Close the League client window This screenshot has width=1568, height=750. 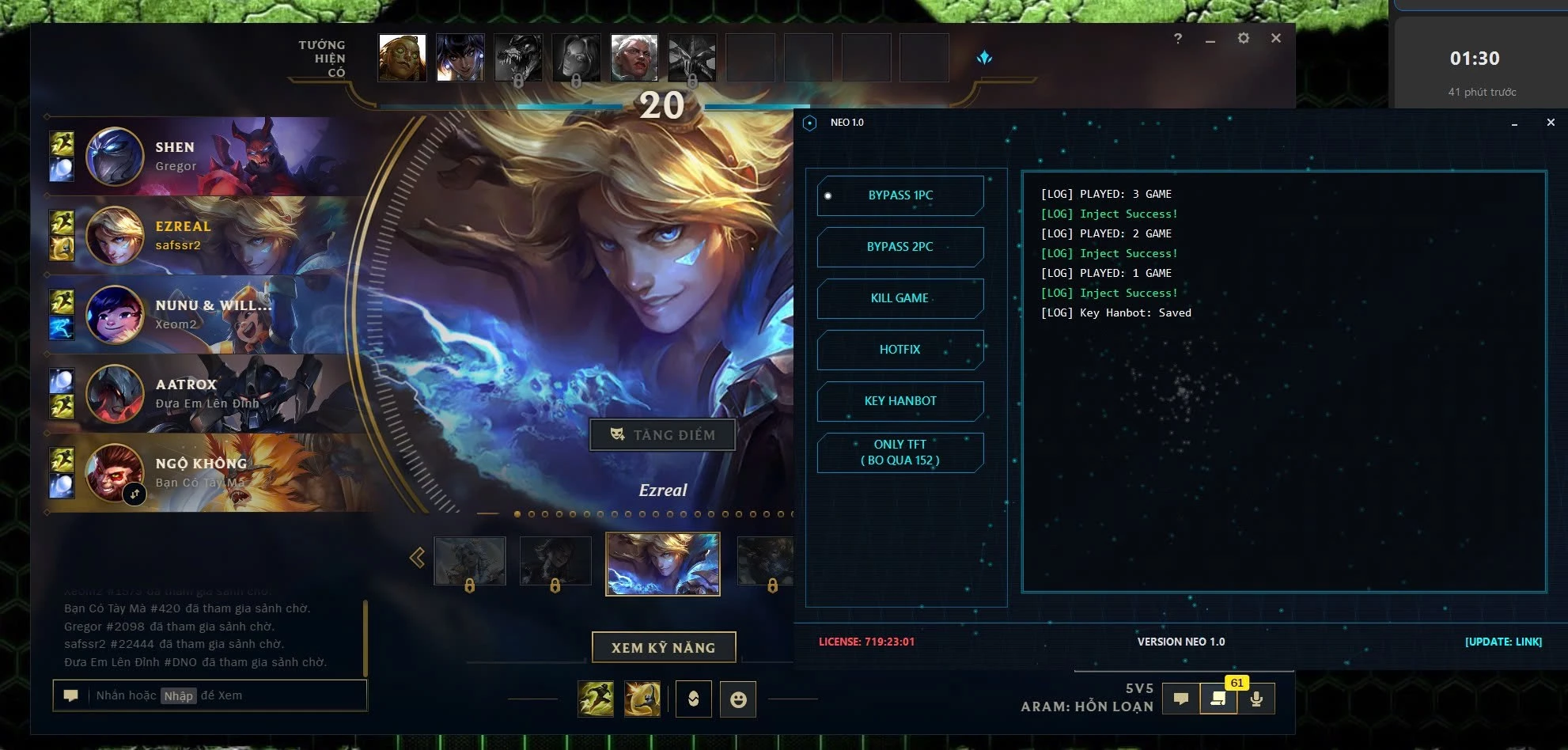pyautogui.click(x=1275, y=38)
